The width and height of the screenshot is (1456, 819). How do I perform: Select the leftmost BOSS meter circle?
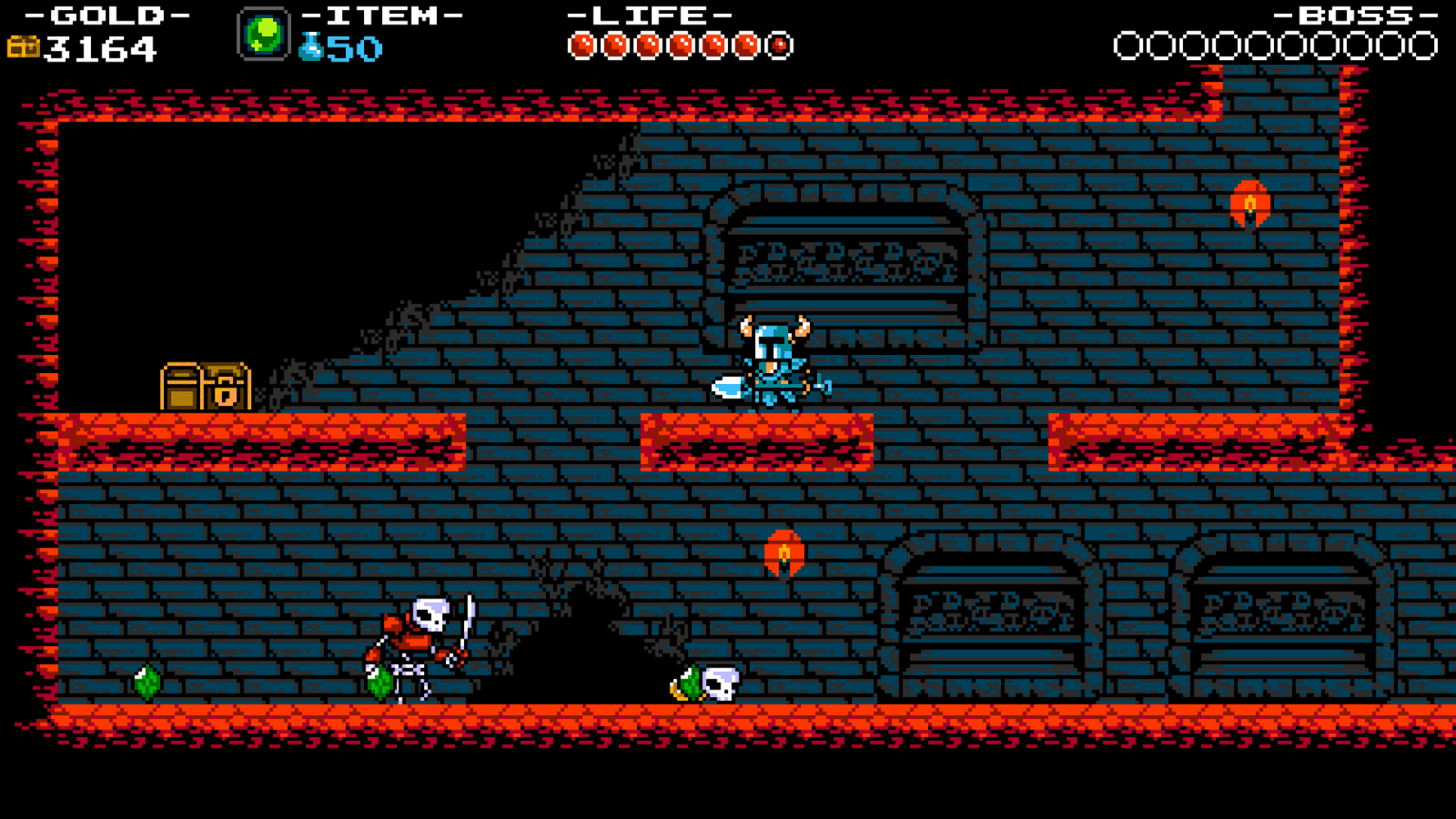click(1127, 42)
